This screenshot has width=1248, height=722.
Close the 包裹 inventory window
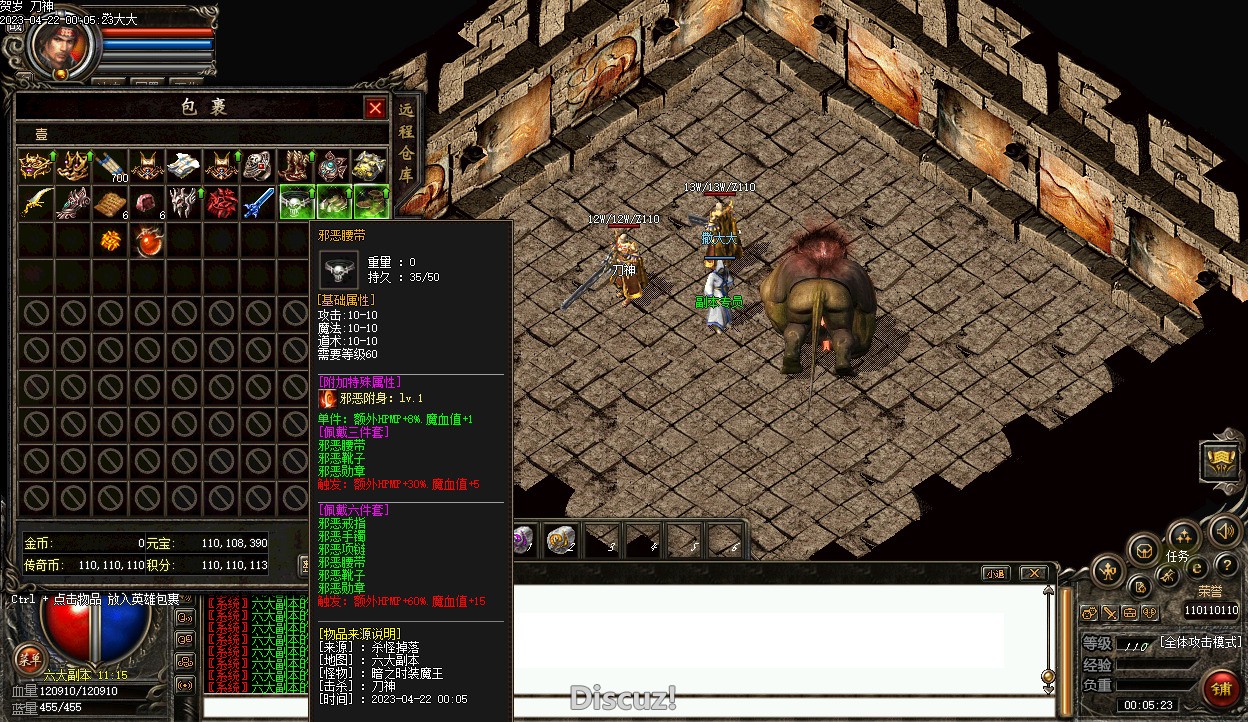(x=375, y=108)
